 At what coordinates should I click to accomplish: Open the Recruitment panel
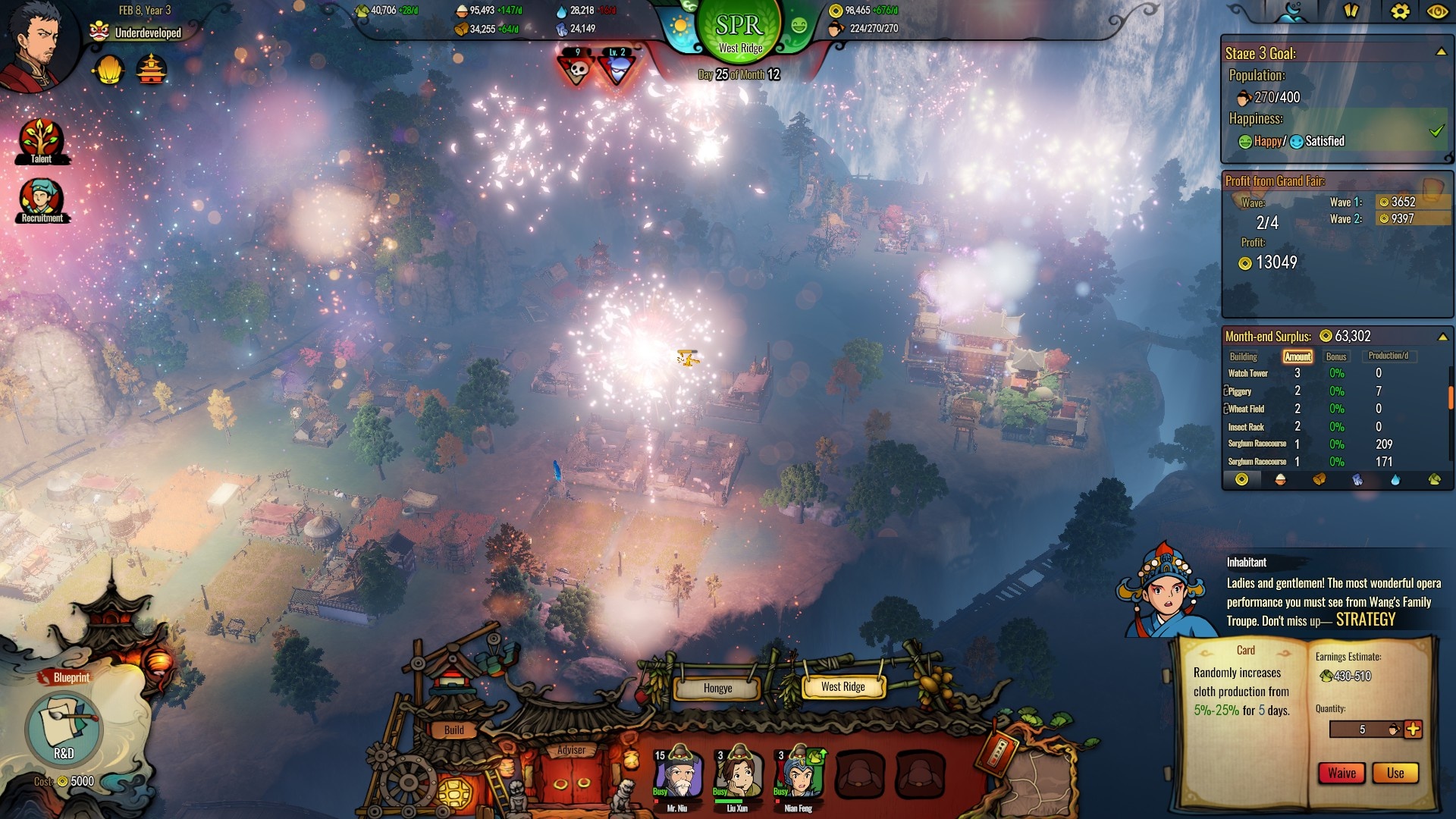pos(41,201)
